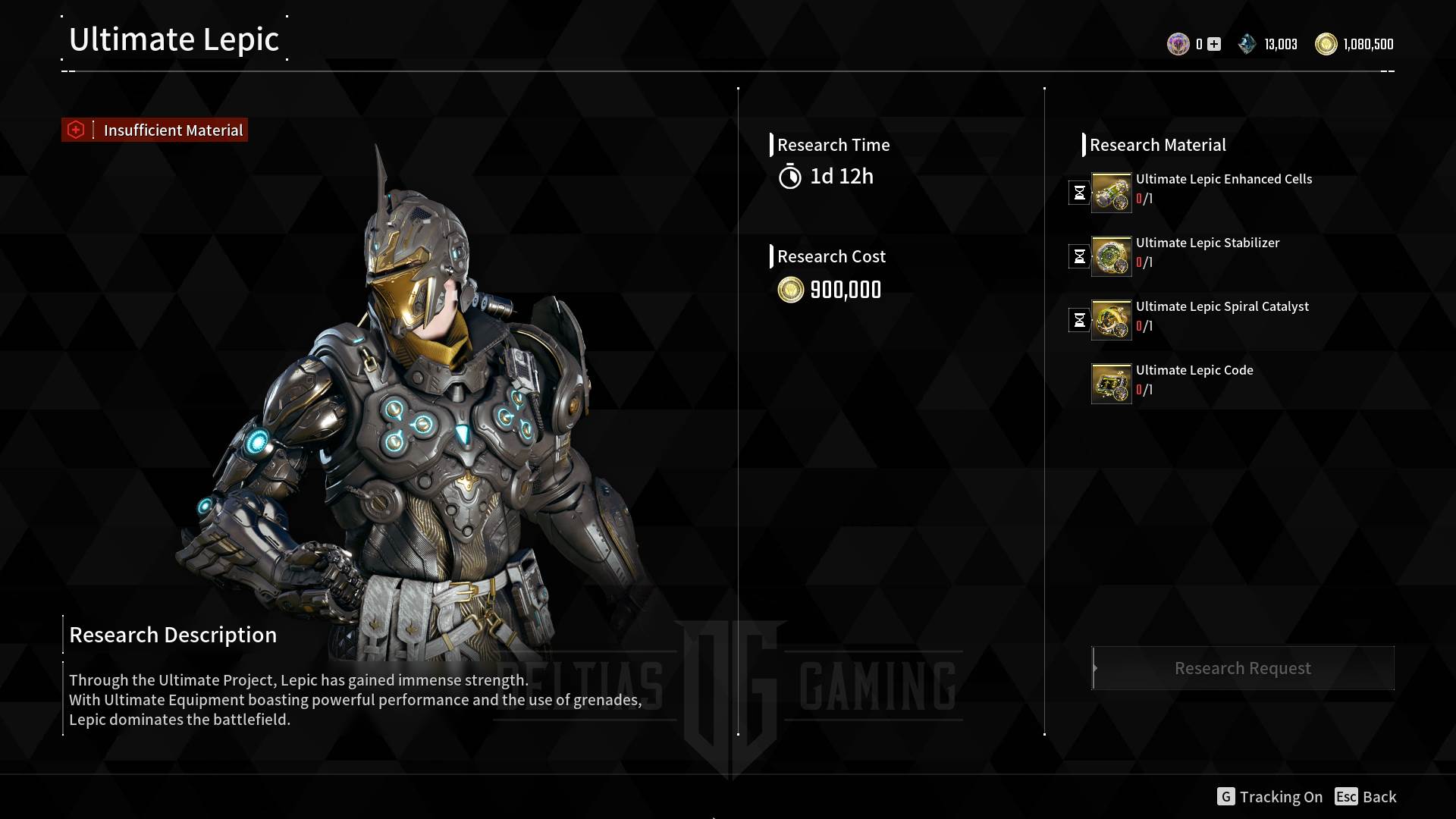1456x819 pixels.
Task: Toggle the Tracking On option
Action: point(1270,797)
